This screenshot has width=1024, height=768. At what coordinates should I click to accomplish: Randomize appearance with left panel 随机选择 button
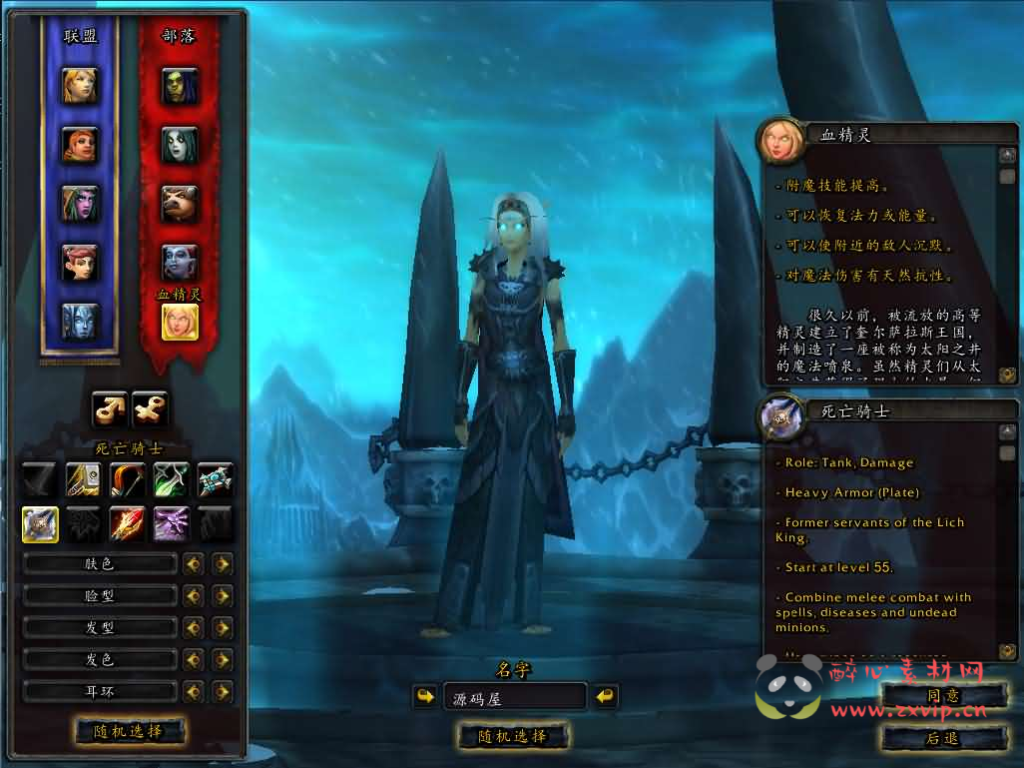[x=130, y=731]
